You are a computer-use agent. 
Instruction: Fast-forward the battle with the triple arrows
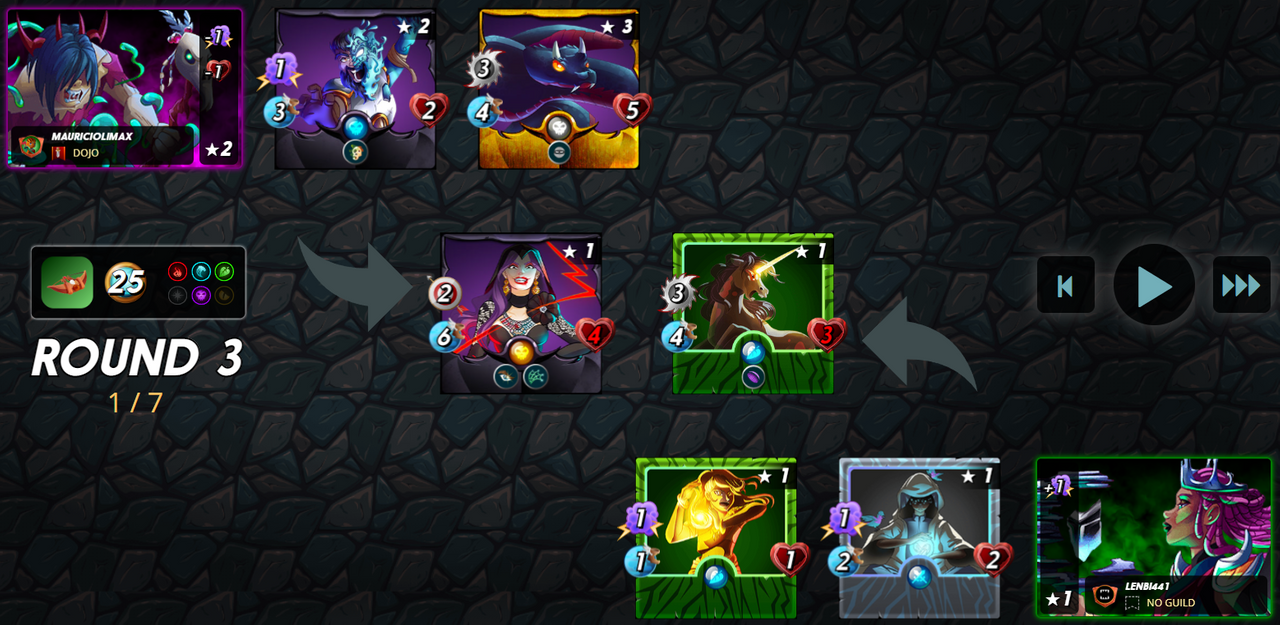(x=1241, y=285)
